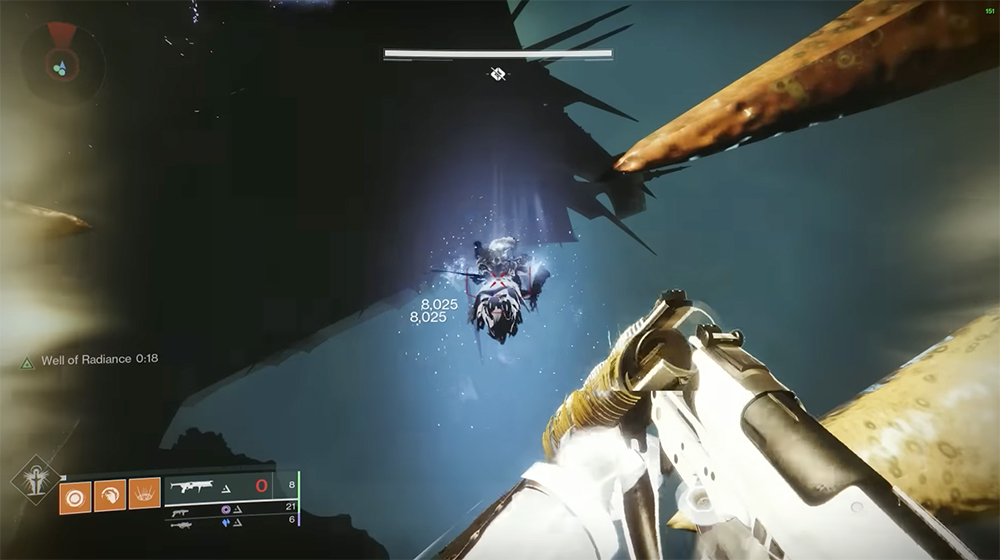This screenshot has height=560, width=1000.
Task: Use the melee ability fist icon
Action: [110, 494]
